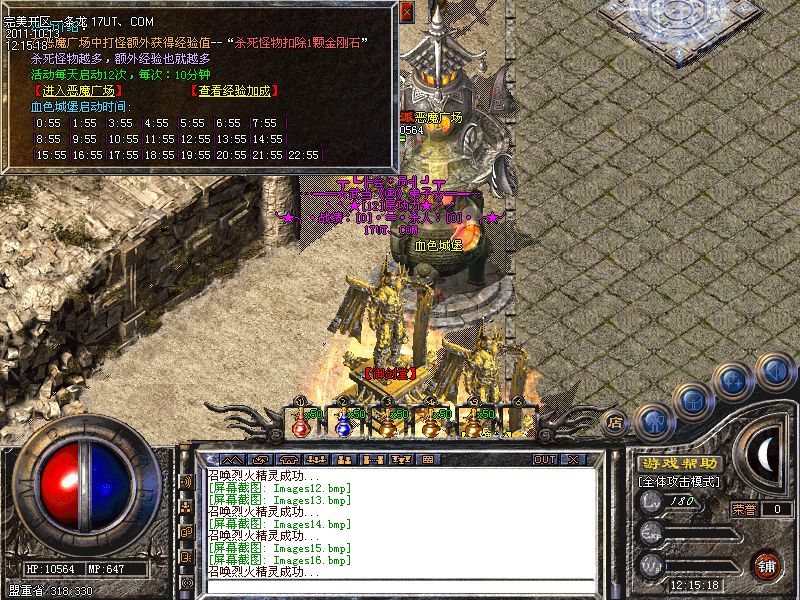
Task: Close the chat window with its X button
Action: [x=573, y=459]
